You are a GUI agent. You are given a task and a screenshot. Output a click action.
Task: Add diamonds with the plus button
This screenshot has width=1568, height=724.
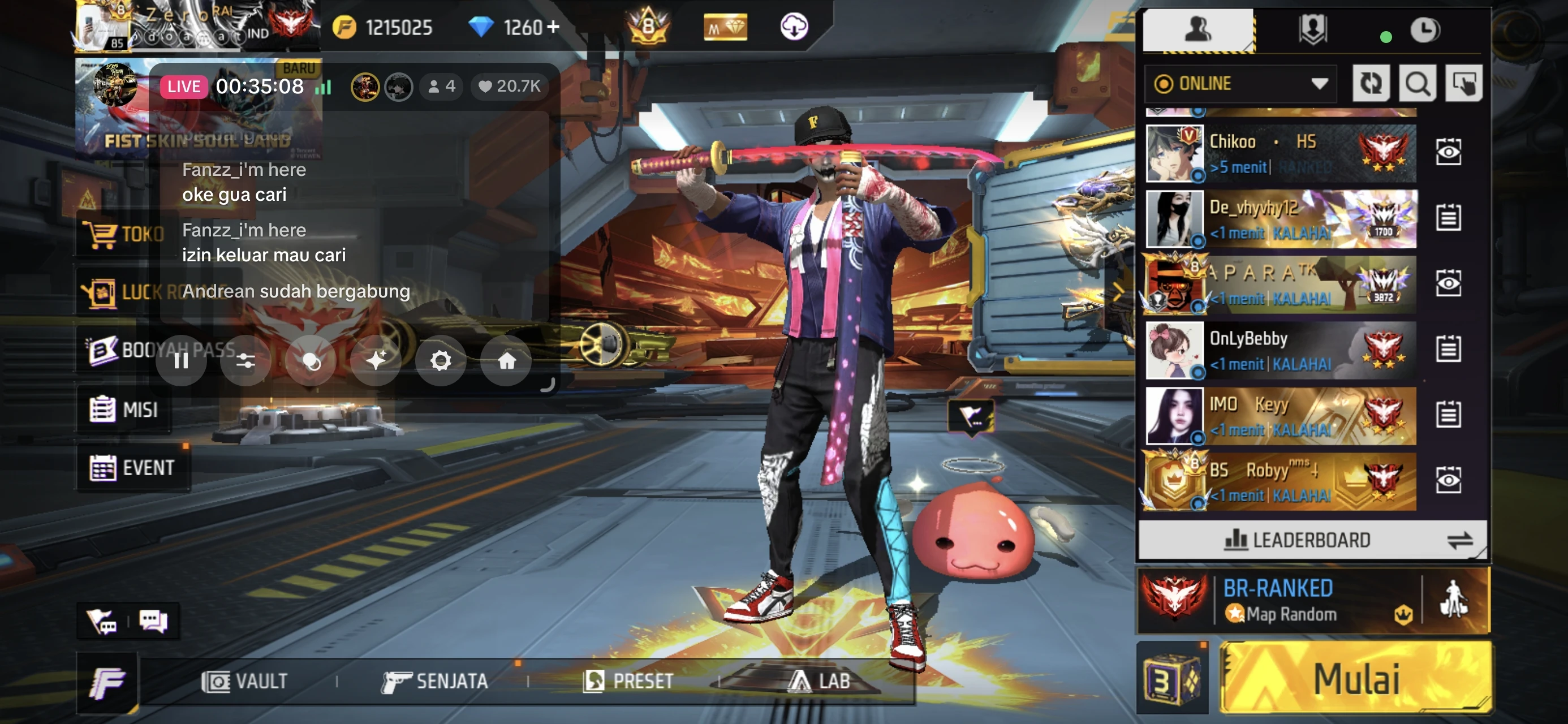[553, 27]
